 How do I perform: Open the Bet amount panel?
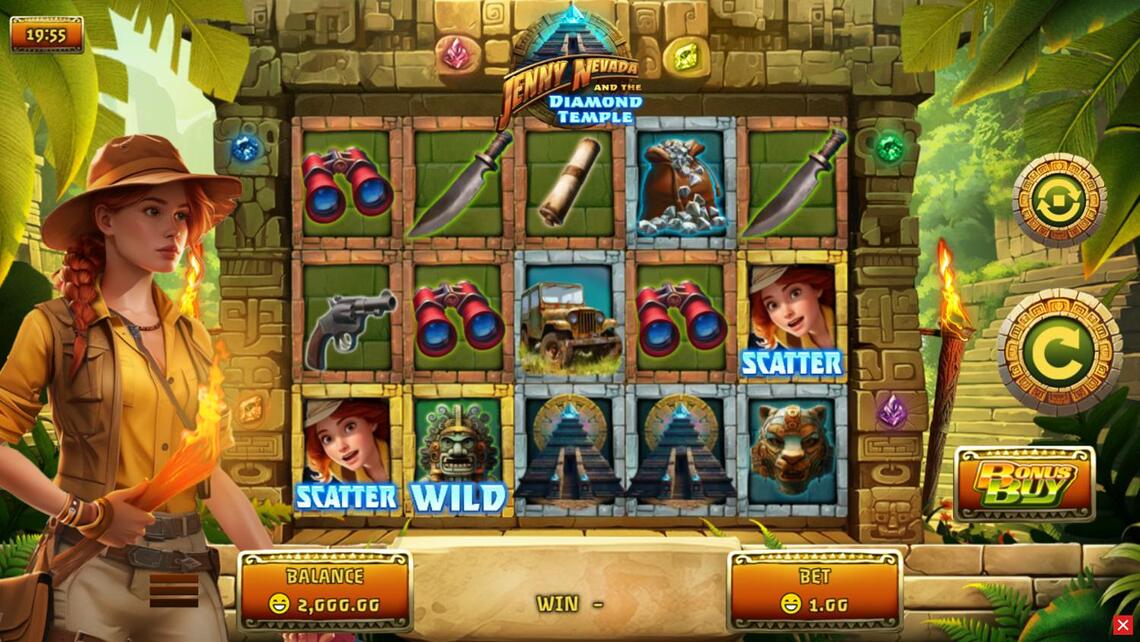[x=814, y=590]
